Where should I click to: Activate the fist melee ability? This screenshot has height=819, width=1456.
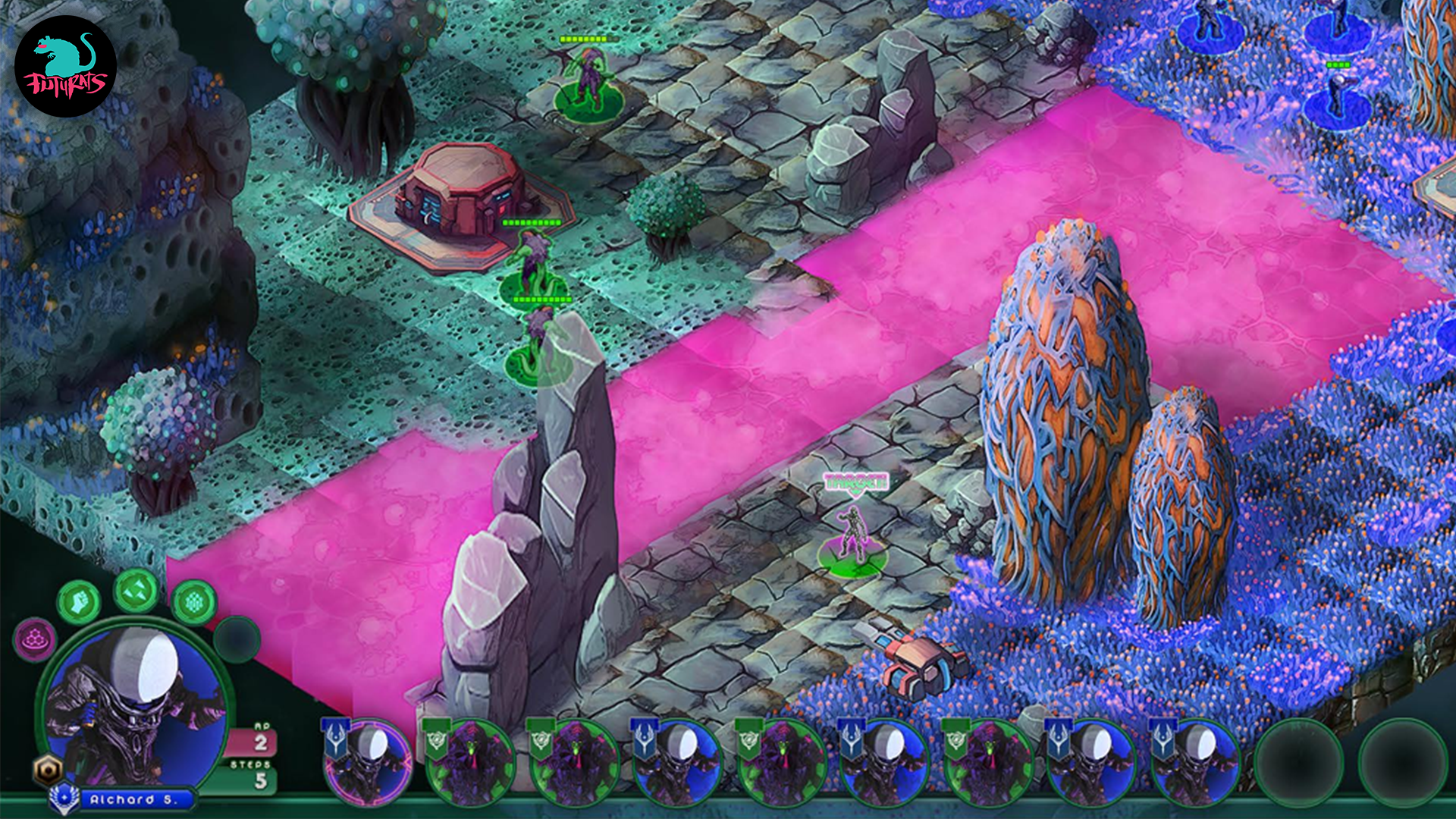click(79, 603)
